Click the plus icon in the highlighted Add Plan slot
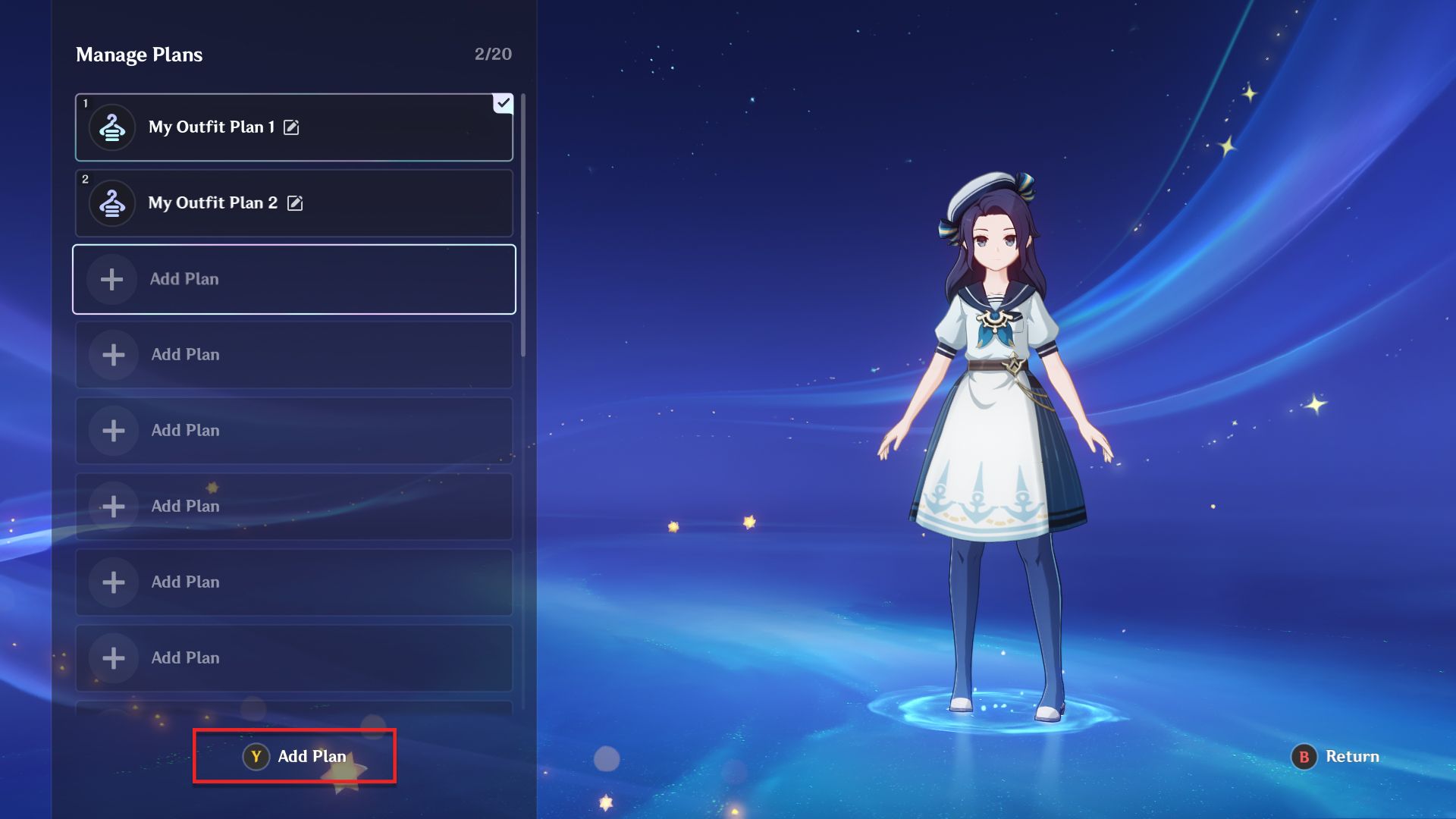 [x=111, y=279]
